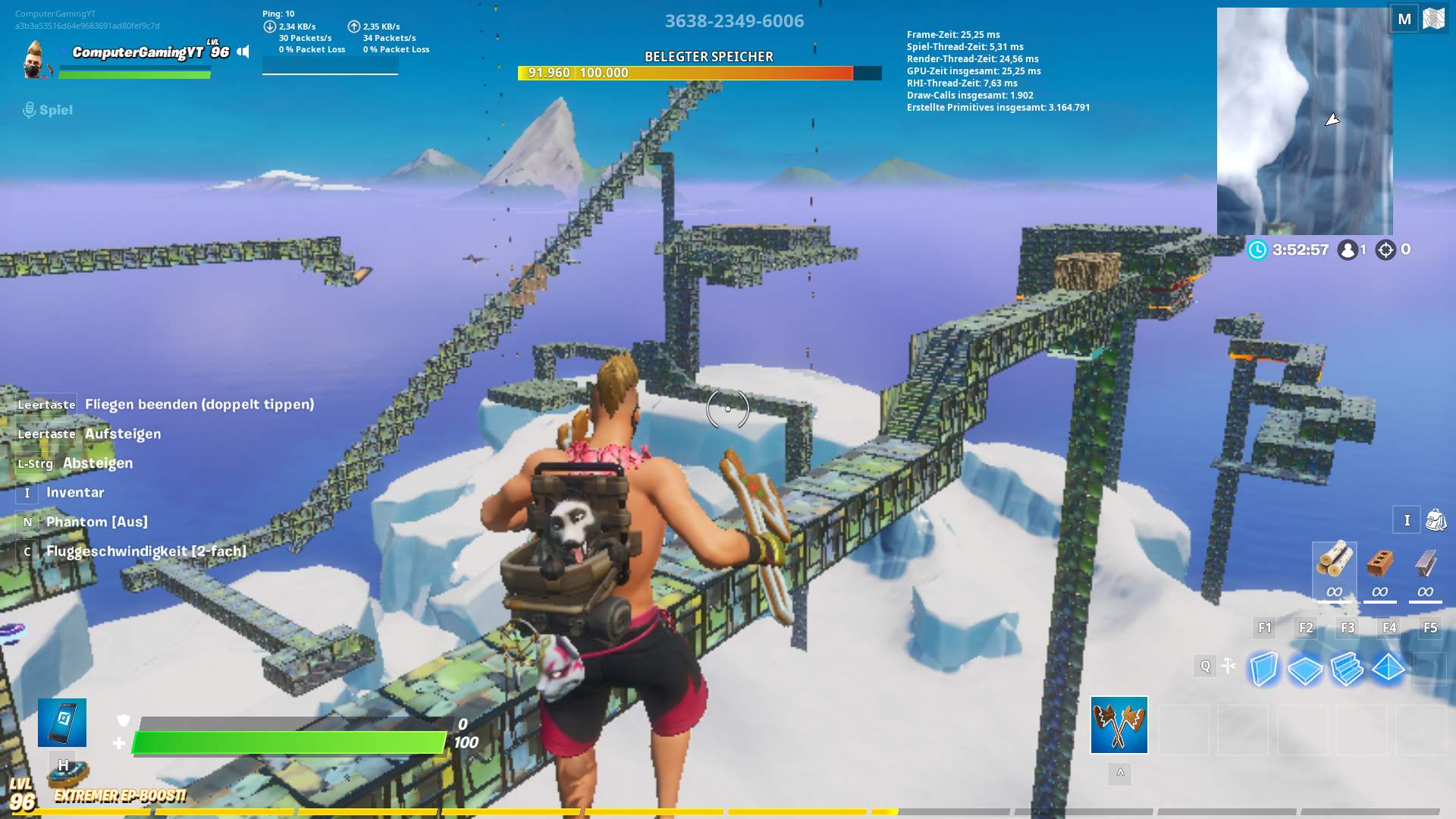Select the Inventar entry in the hint list
The height and width of the screenshot is (819, 1456).
[74, 492]
